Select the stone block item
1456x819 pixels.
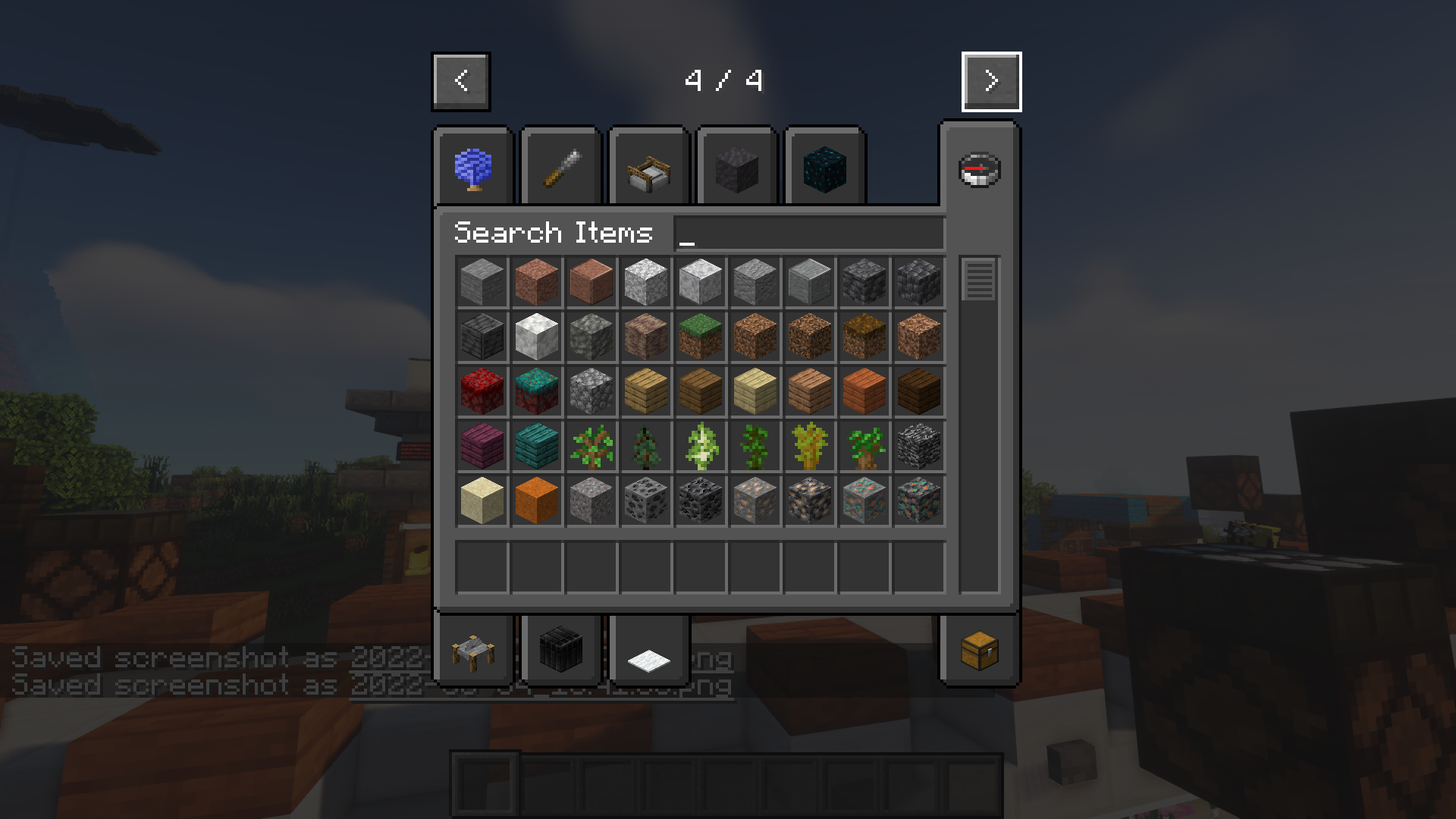coord(482,282)
